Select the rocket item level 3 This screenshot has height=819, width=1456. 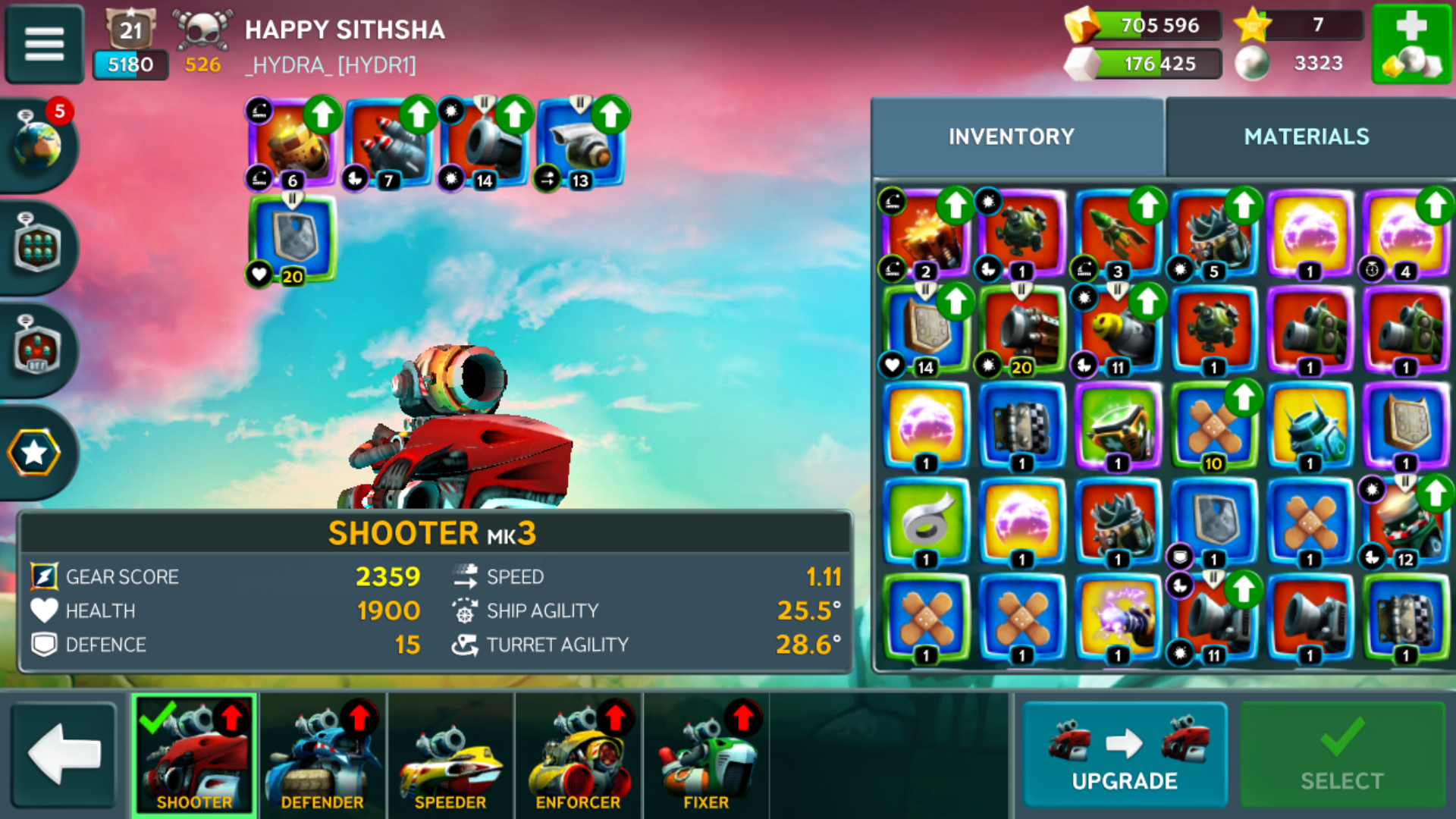(x=1118, y=234)
